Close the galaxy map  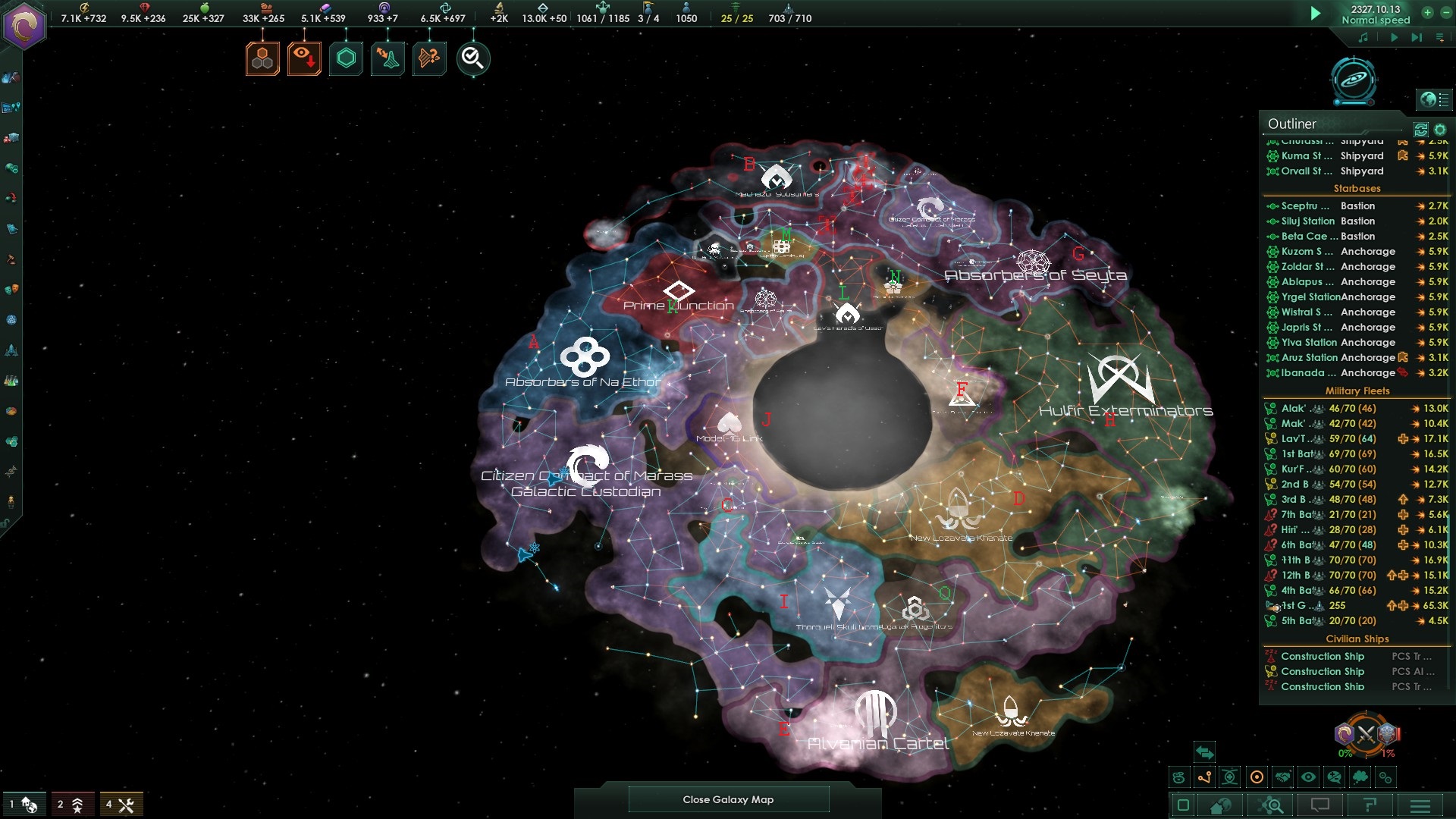point(728,799)
